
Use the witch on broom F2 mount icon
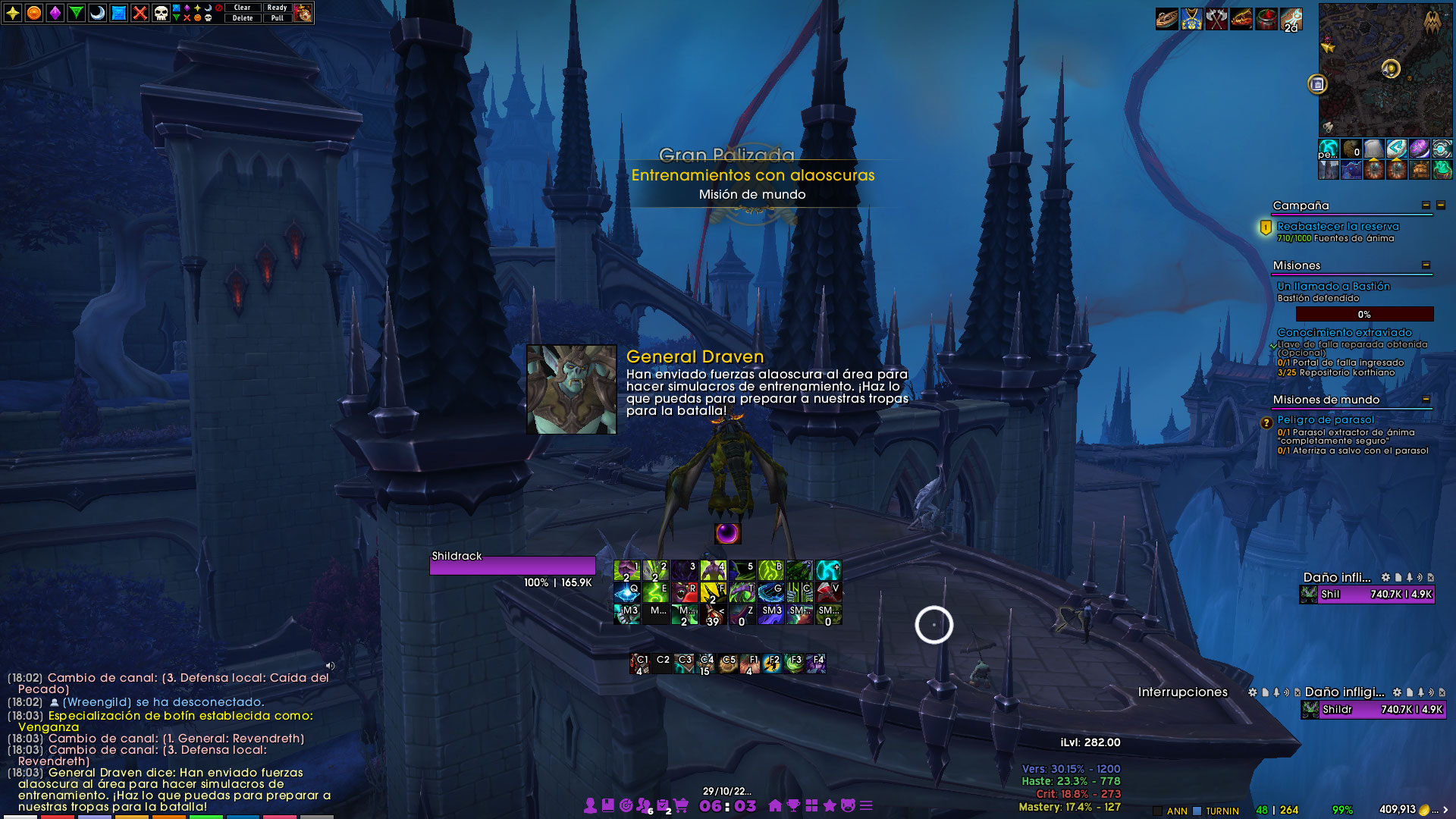click(772, 664)
